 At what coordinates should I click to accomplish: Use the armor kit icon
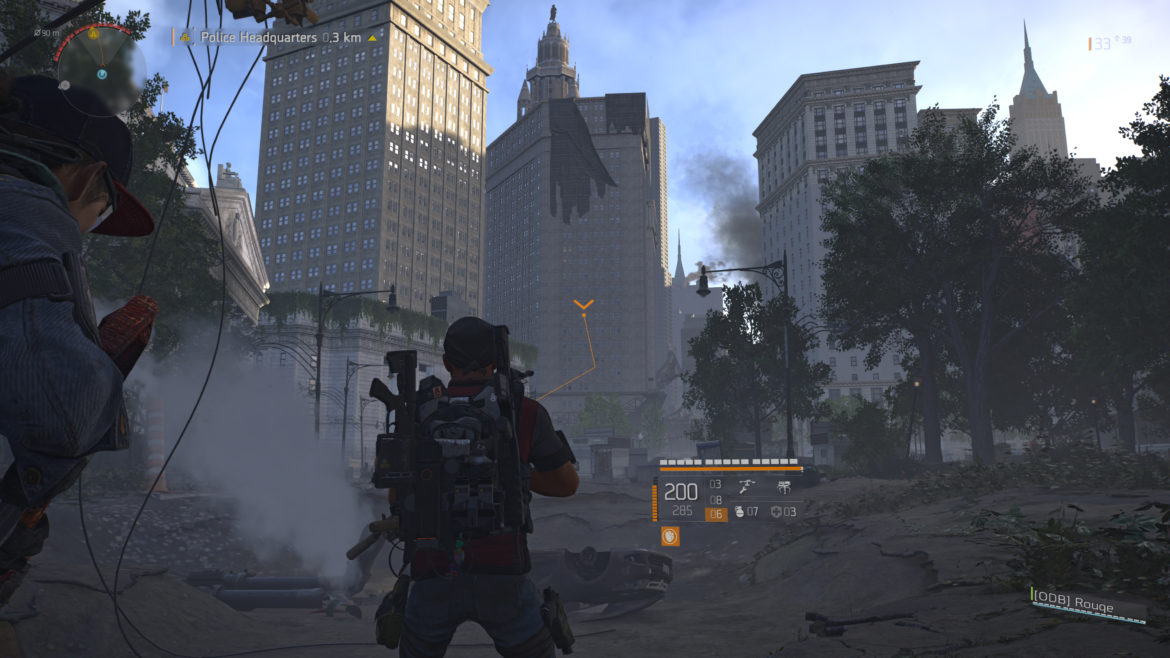pyautogui.click(x=776, y=513)
